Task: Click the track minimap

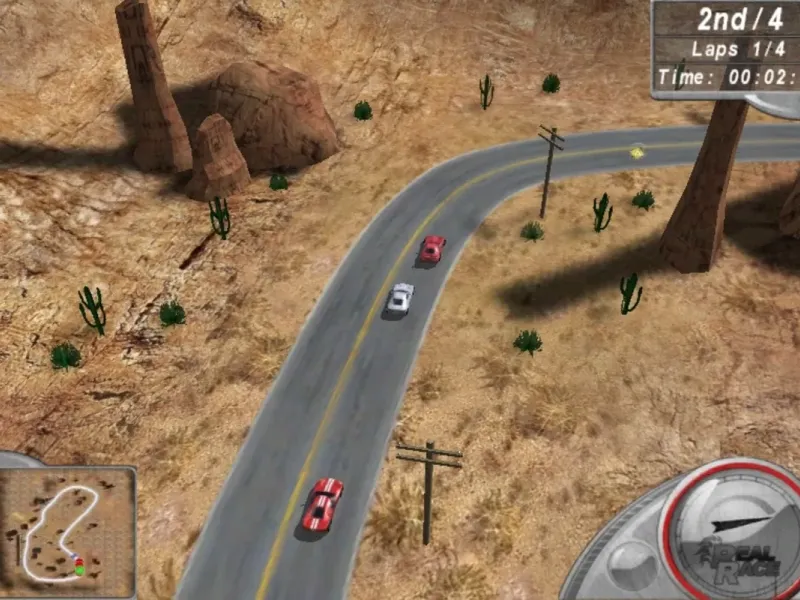Action: [67, 528]
